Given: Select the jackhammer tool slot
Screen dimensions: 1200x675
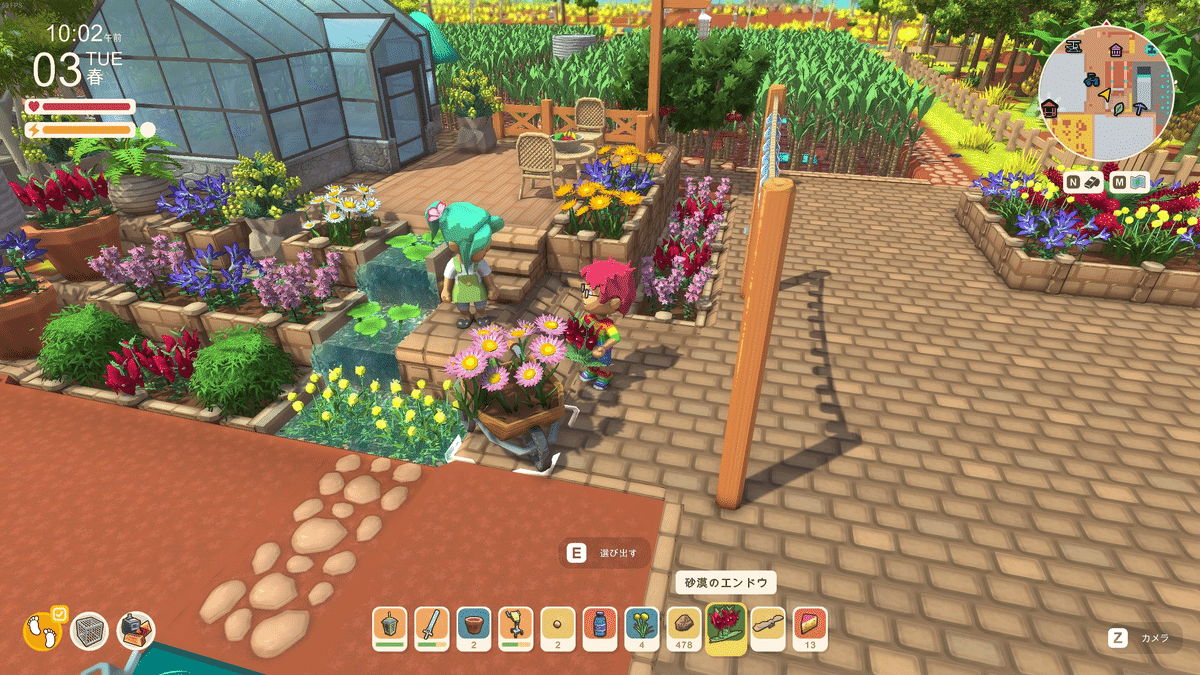Looking at the screenshot, I should (x=516, y=627).
